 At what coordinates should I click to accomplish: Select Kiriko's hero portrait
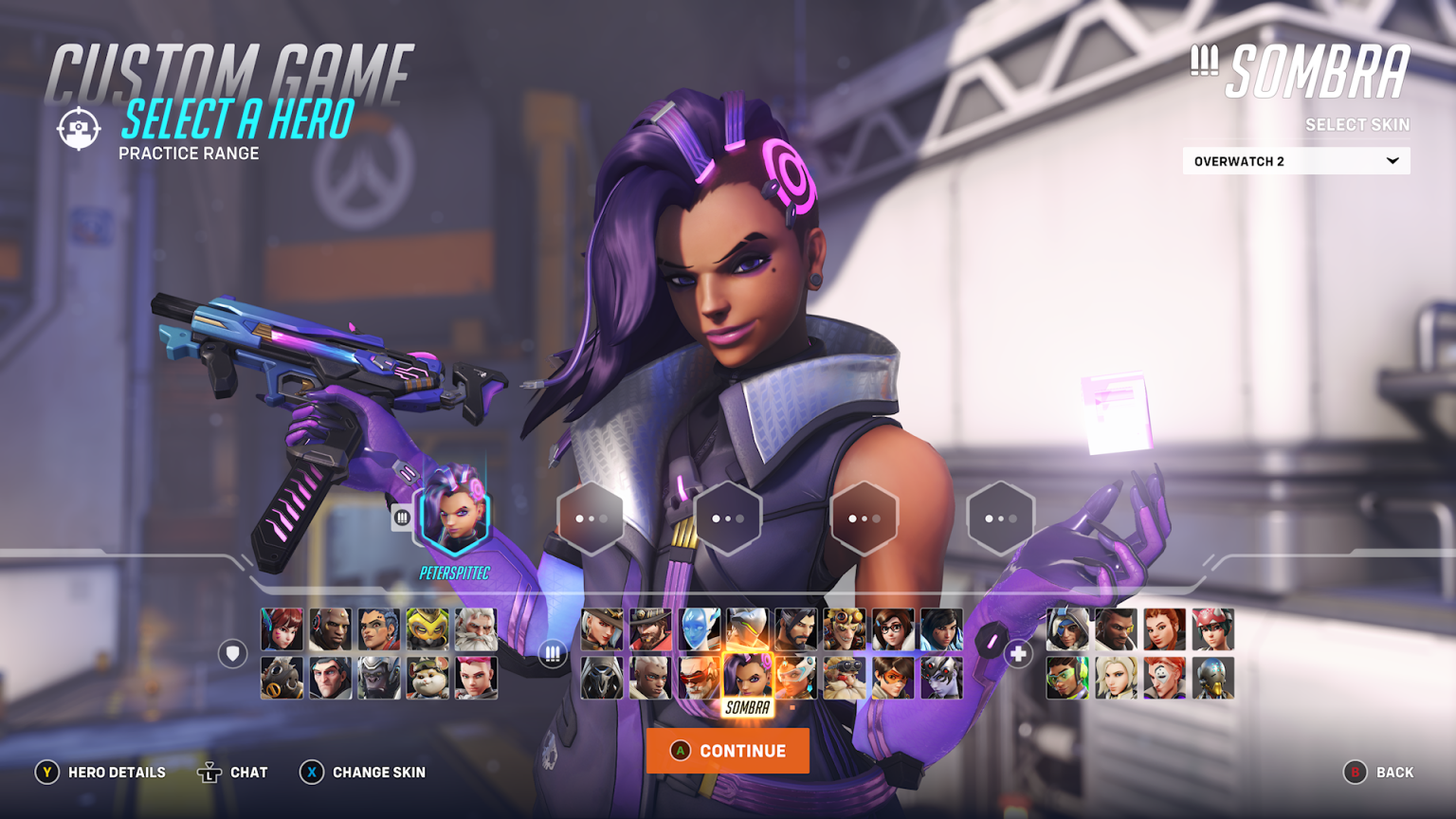tap(1211, 629)
